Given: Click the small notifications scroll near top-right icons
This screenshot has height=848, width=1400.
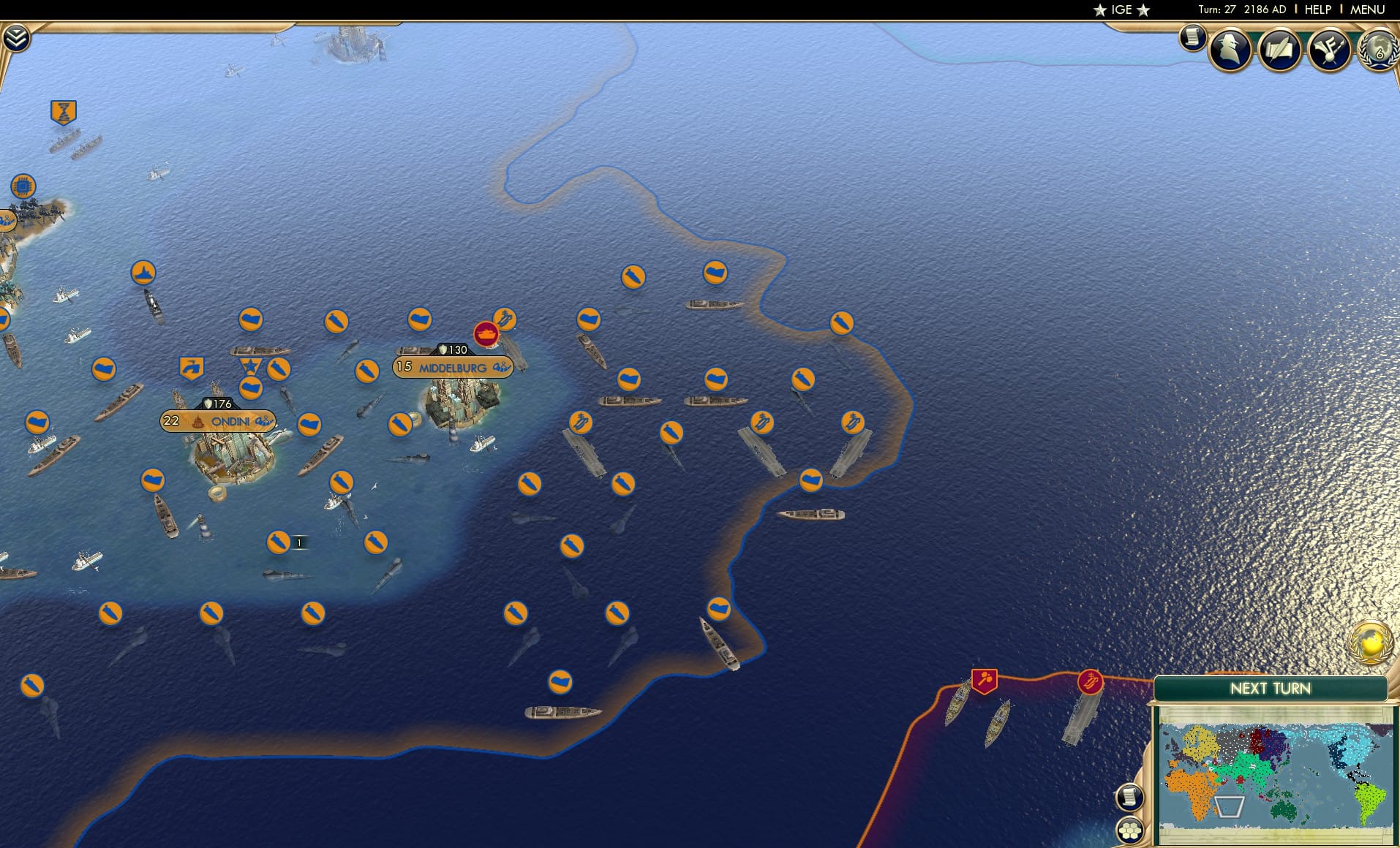Looking at the screenshot, I should 1192,37.
